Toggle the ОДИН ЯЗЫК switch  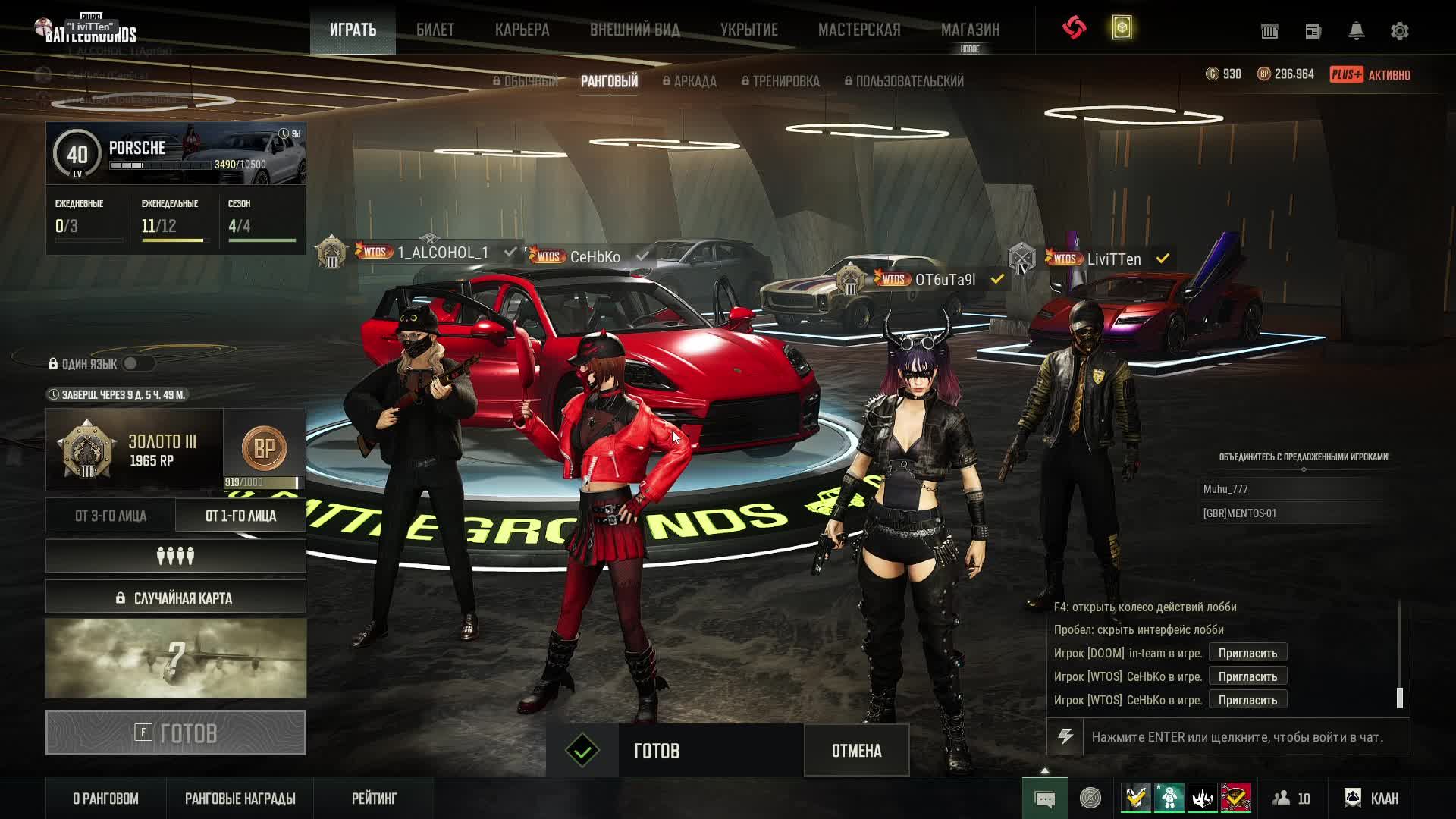tap(137, 364)
